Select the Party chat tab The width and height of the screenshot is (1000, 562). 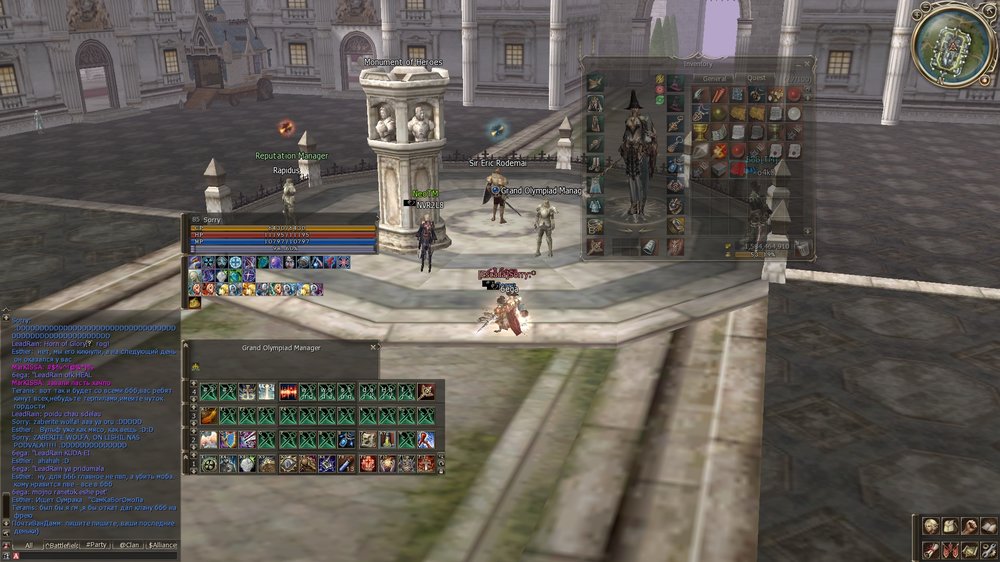coord(96,545)
